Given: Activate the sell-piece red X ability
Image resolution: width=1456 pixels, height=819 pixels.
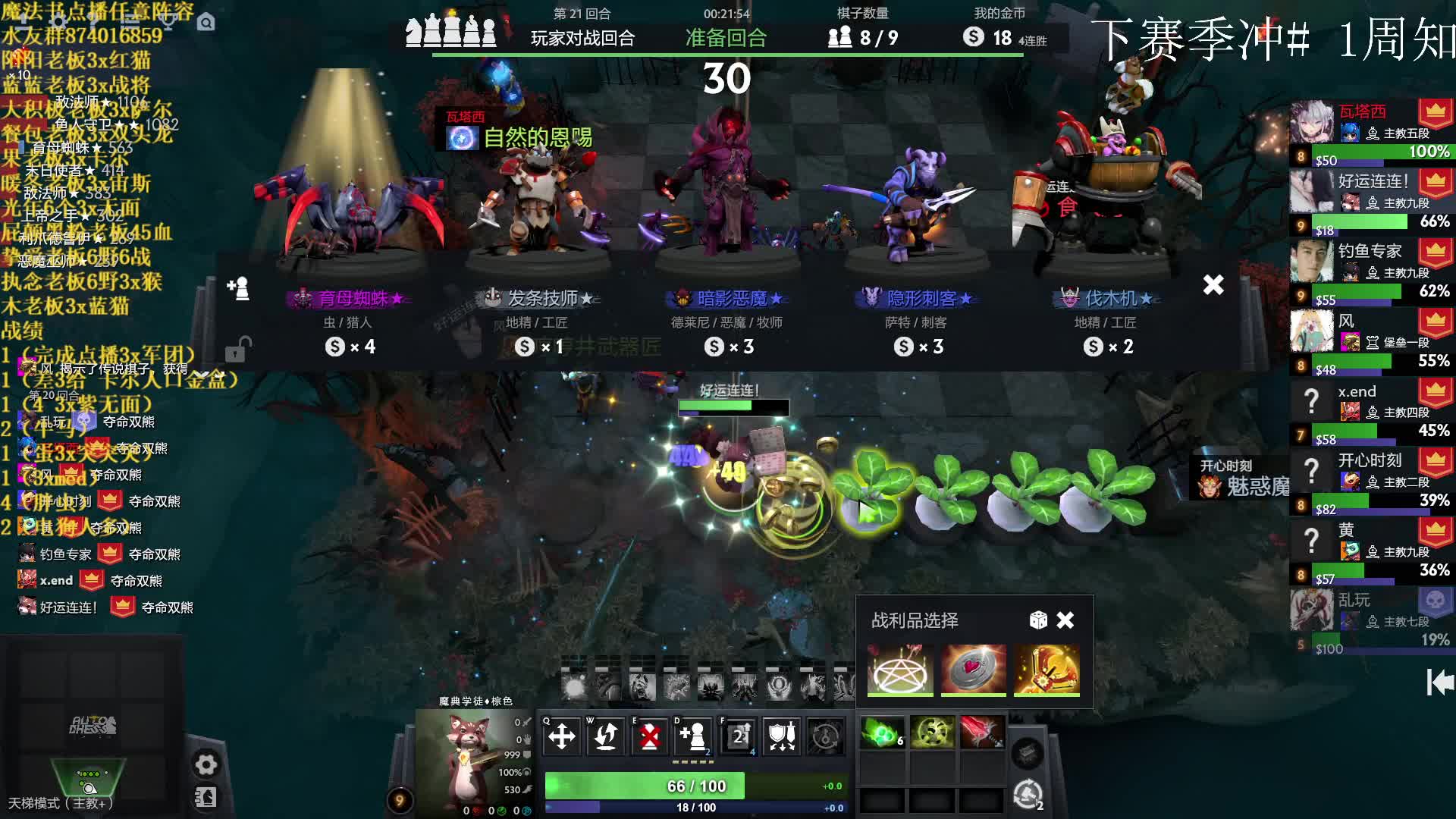Looking at the screenshot, I should (650, 736).
